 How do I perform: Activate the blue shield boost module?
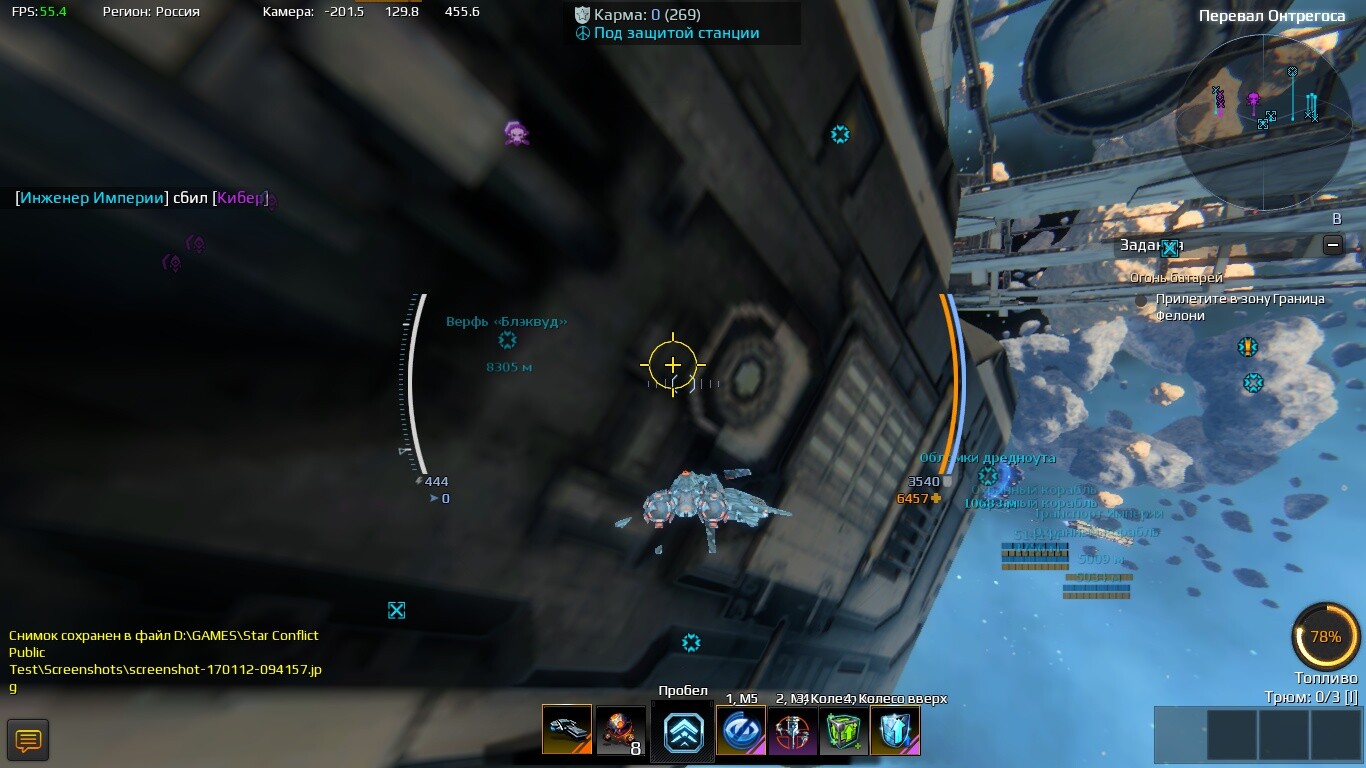click(895, 730)
